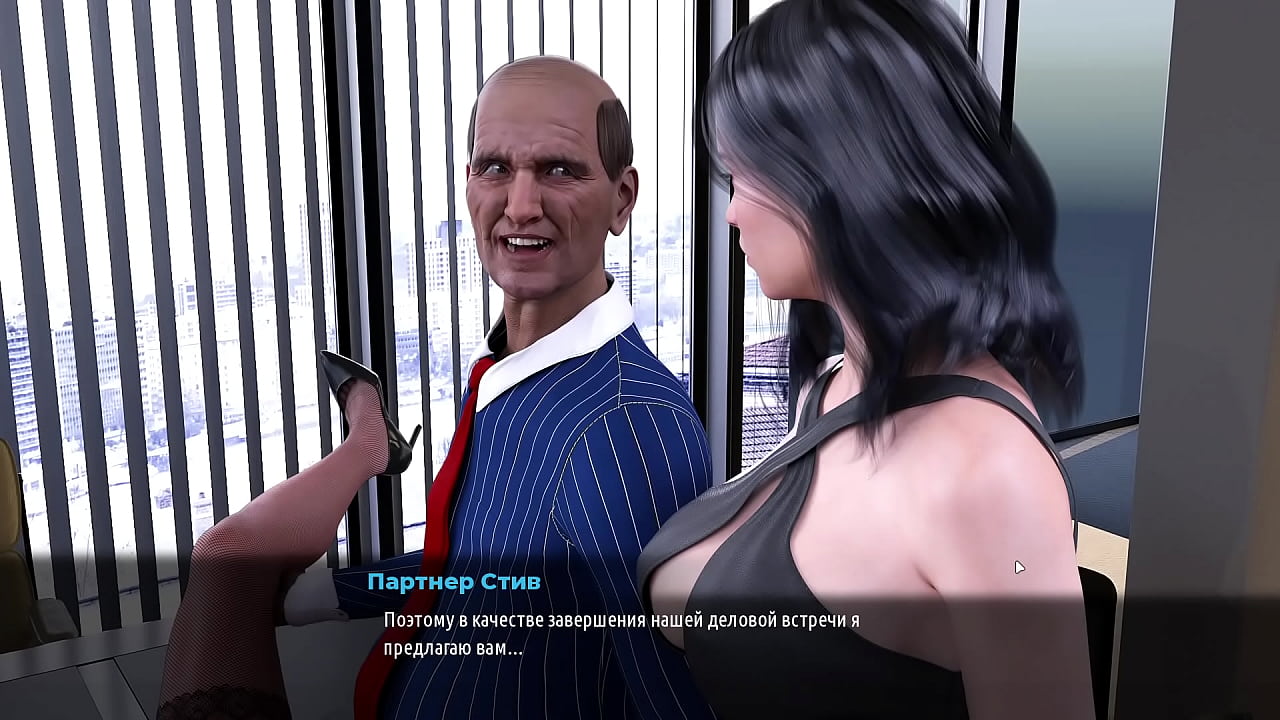Click Partner Steve's dialogue box to continue
The height and width of the screenshot is (720, 1280).
(x=621, y=634)
